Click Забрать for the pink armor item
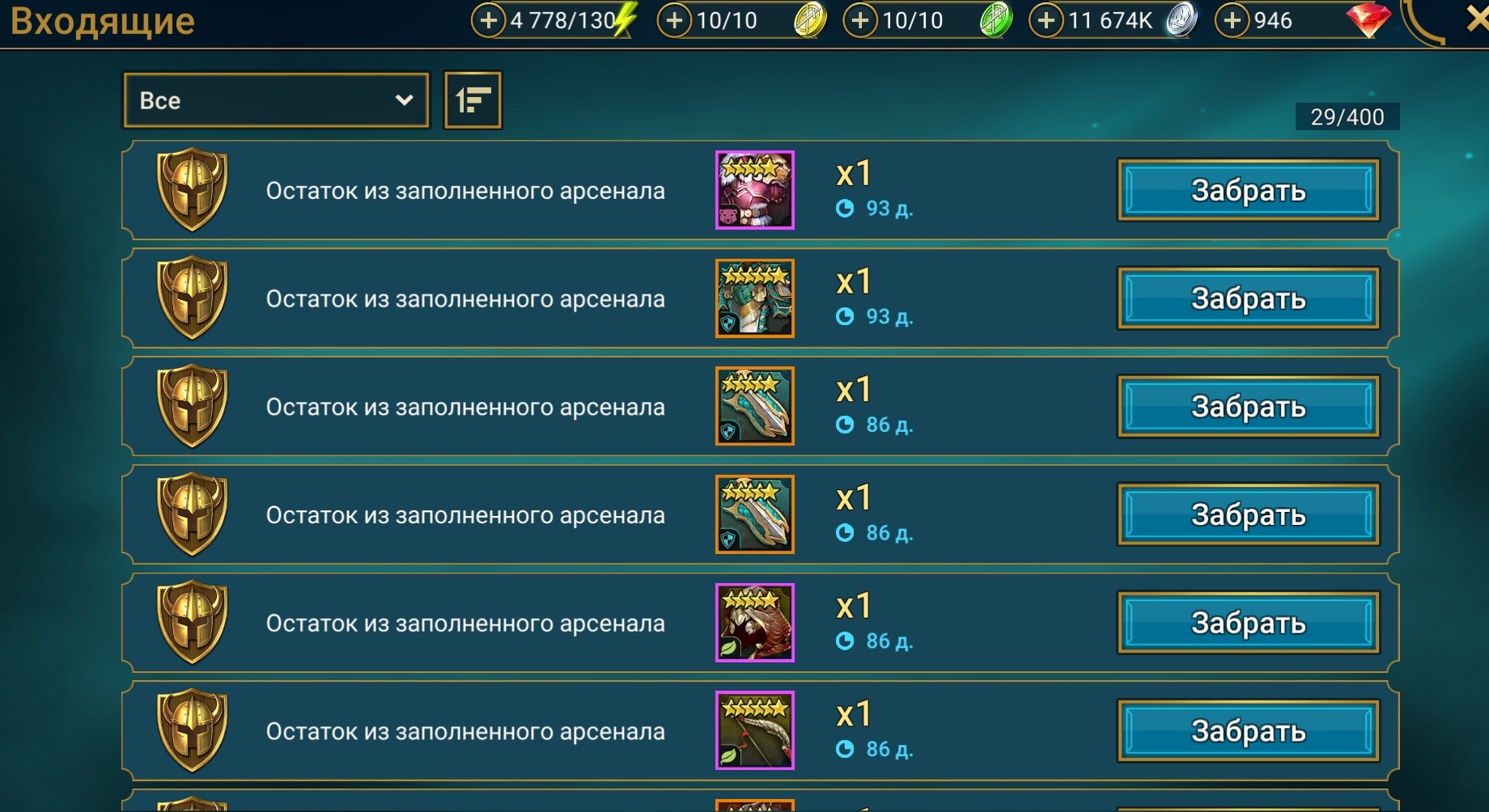This screenshot has width=1489, height=812. 1248,190
